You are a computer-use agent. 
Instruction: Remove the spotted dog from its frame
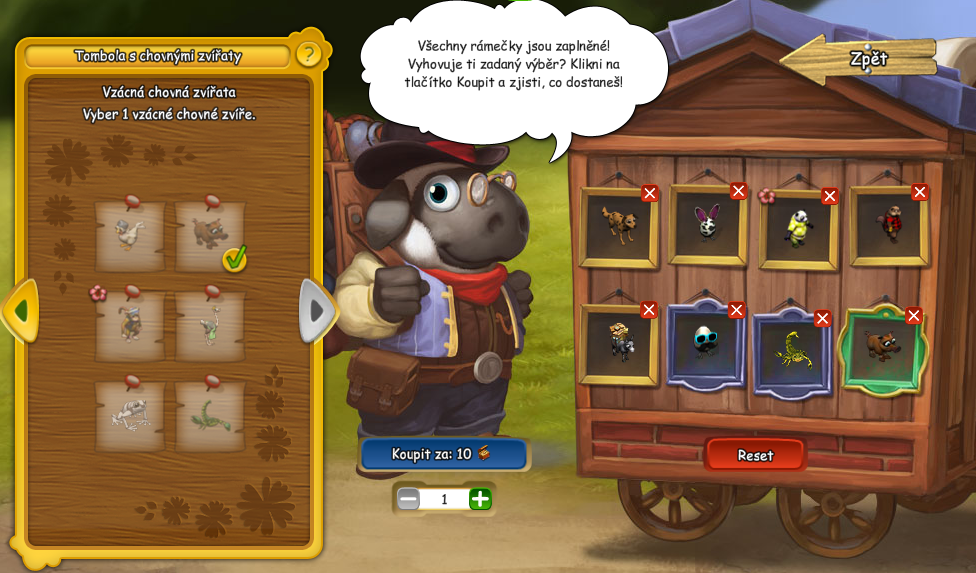[650, 193]
